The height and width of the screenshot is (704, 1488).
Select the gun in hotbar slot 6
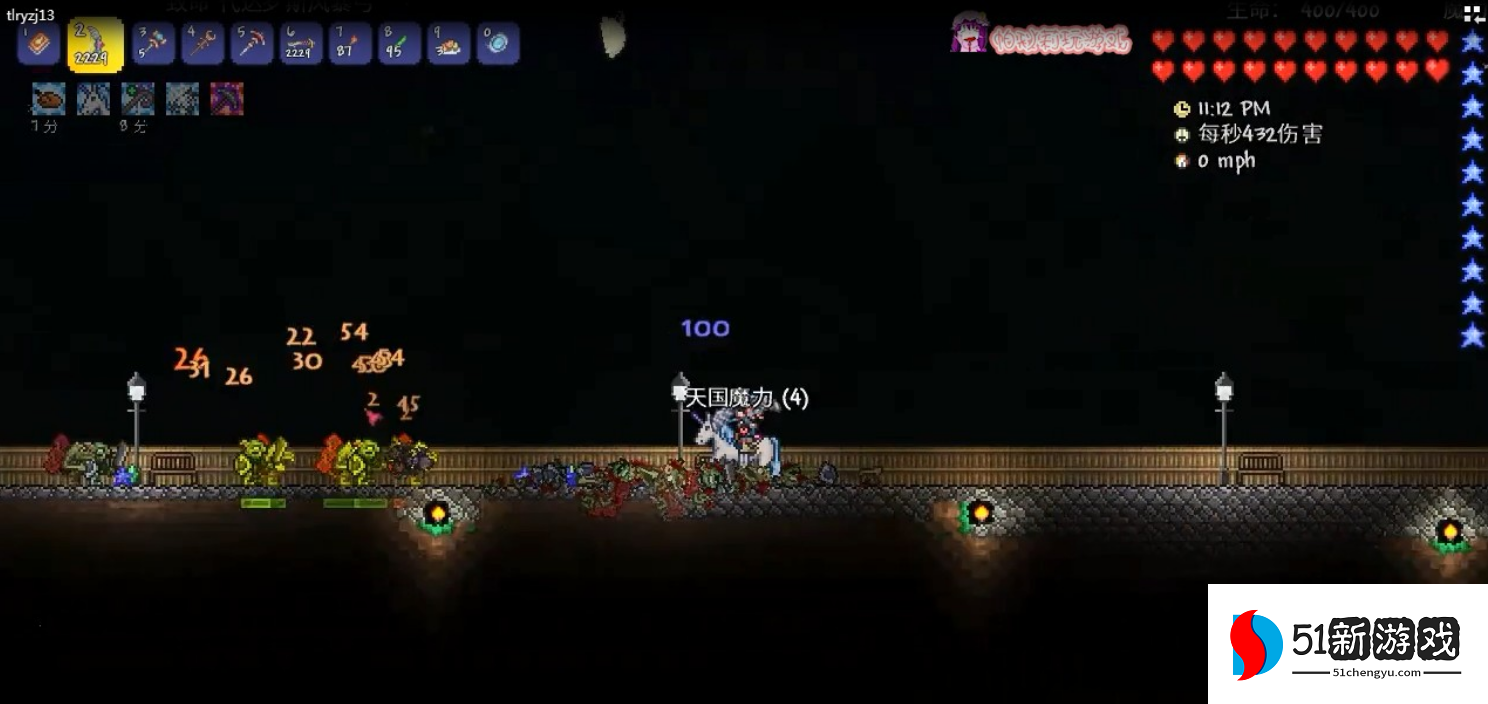point(301,44)
